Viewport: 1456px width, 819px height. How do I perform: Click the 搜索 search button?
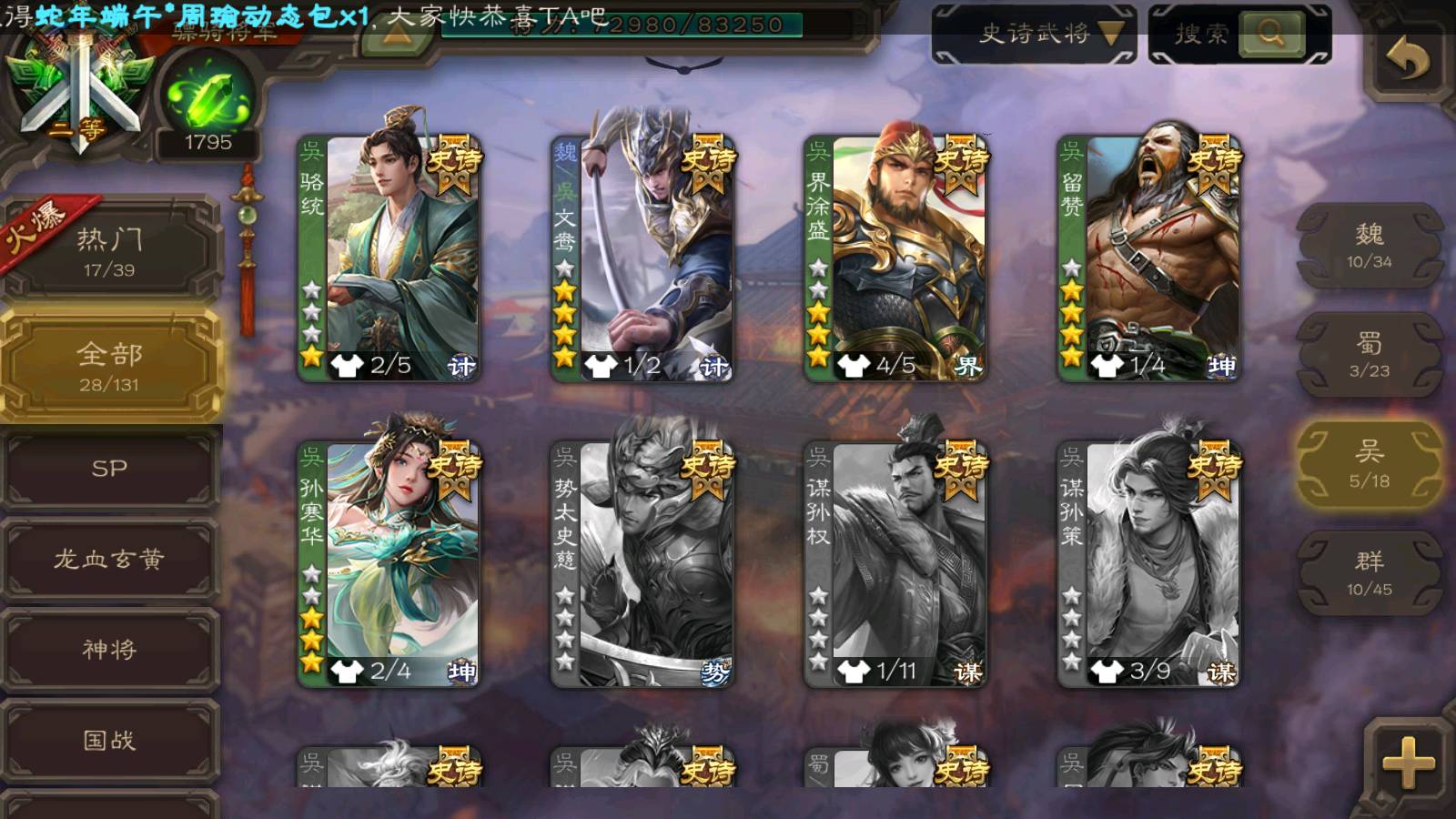[1269, 35]
